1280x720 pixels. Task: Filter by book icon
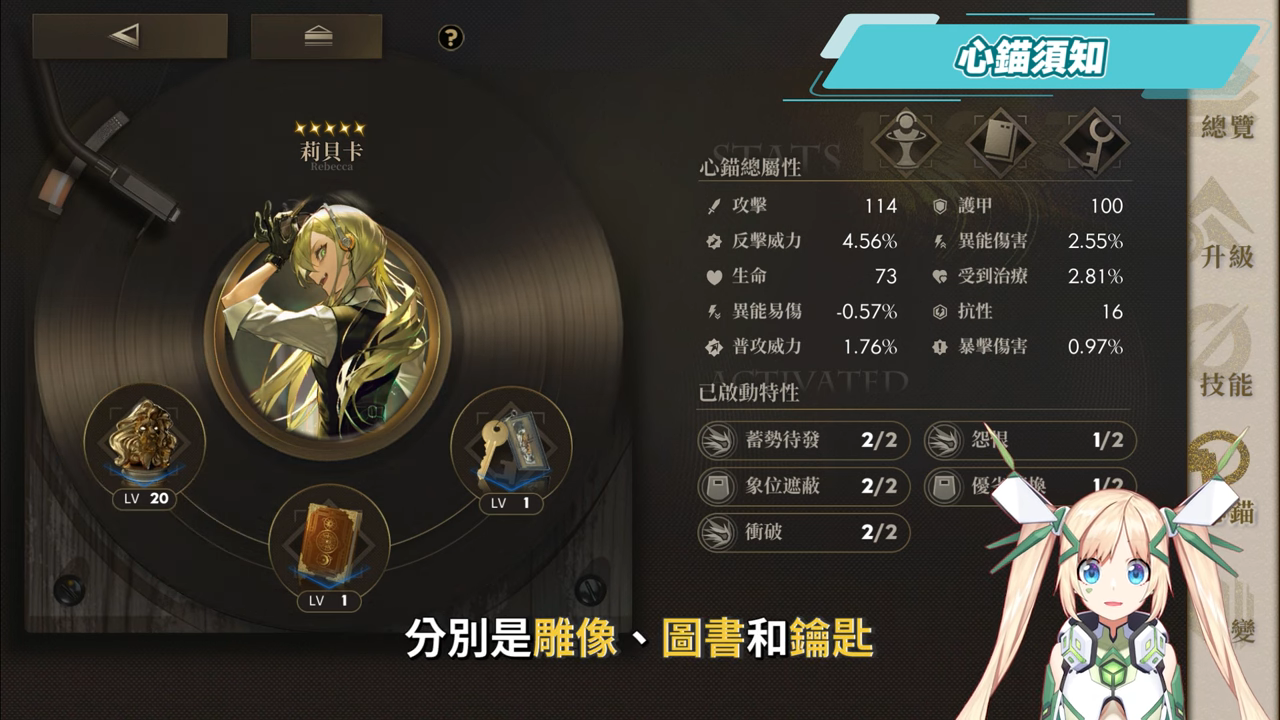(1000, 141)
